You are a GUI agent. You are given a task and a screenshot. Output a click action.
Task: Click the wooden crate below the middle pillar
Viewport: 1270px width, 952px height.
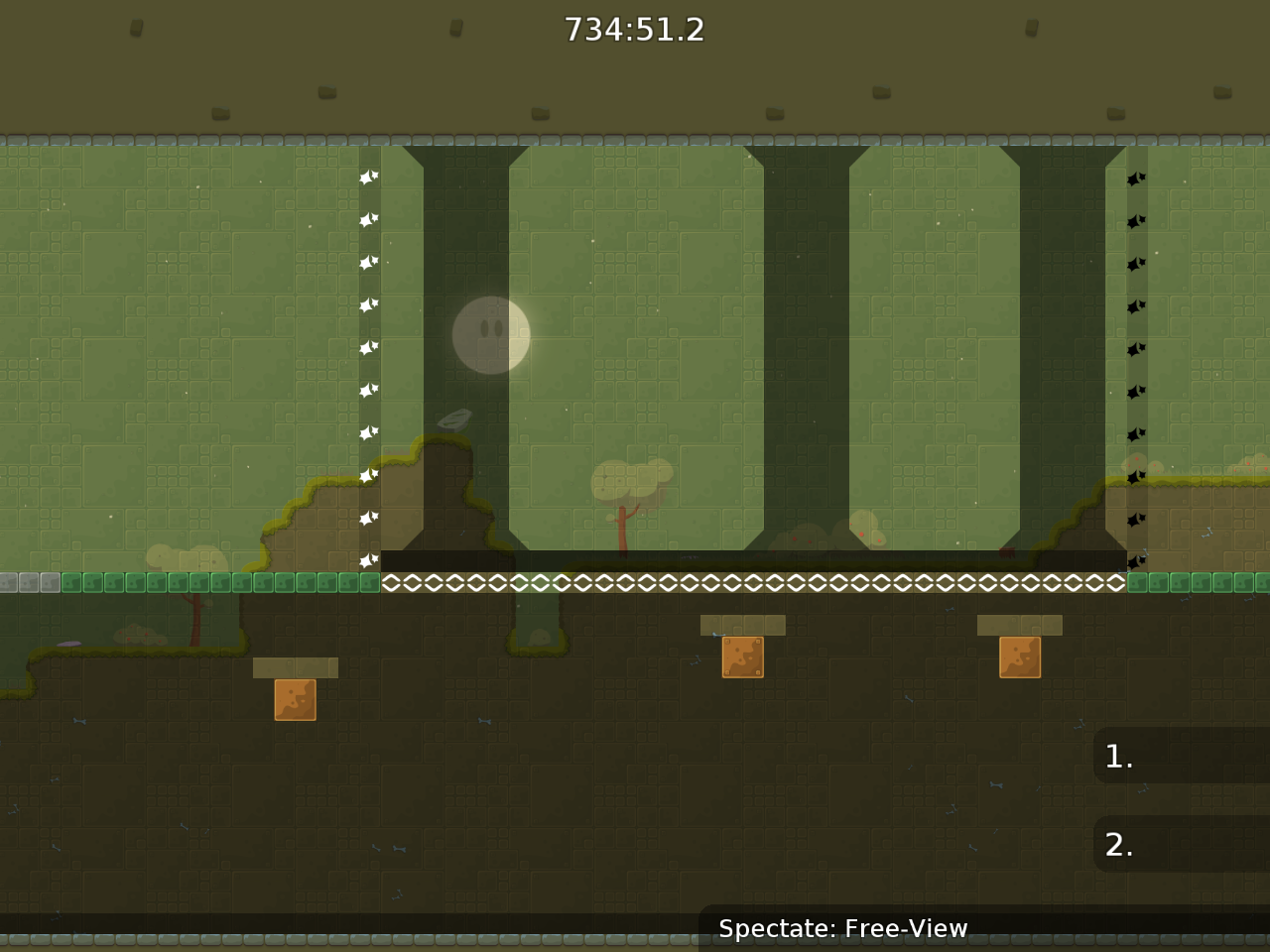[x=744, y=657]
